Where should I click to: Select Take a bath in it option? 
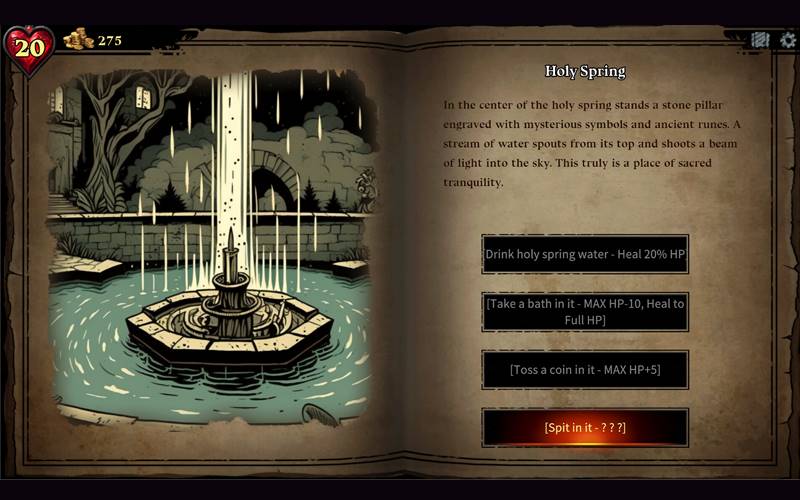coord(585,311)
